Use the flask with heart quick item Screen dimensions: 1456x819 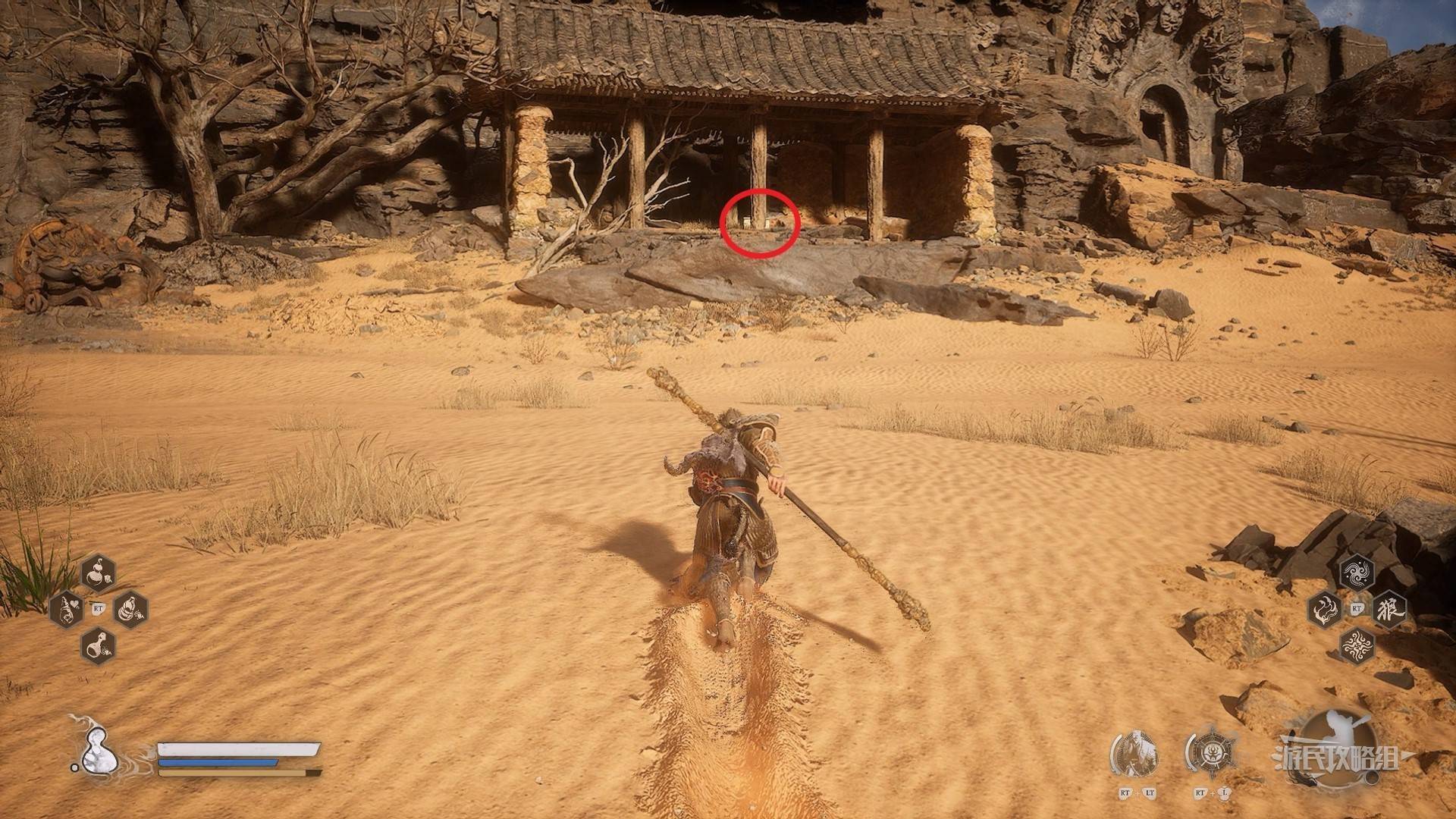pos(67,608)
